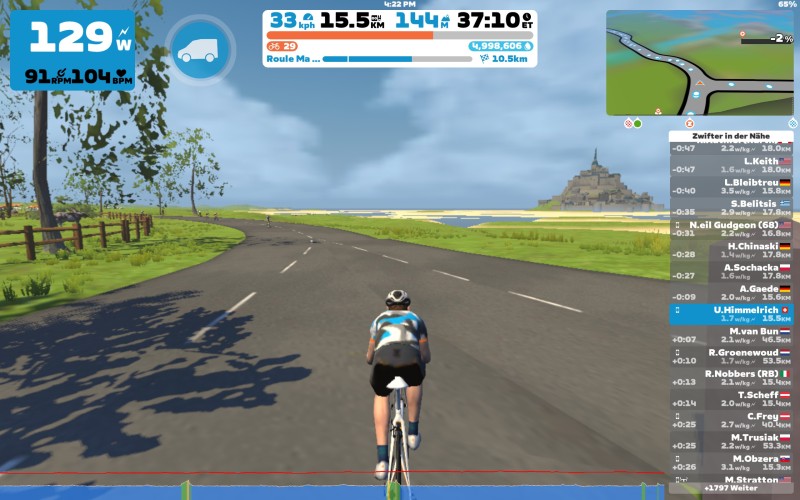This screenshot has width=800, height=500.
Task: Click the highlighted U.Himmelrich row
Action: [x=731, y=314]
